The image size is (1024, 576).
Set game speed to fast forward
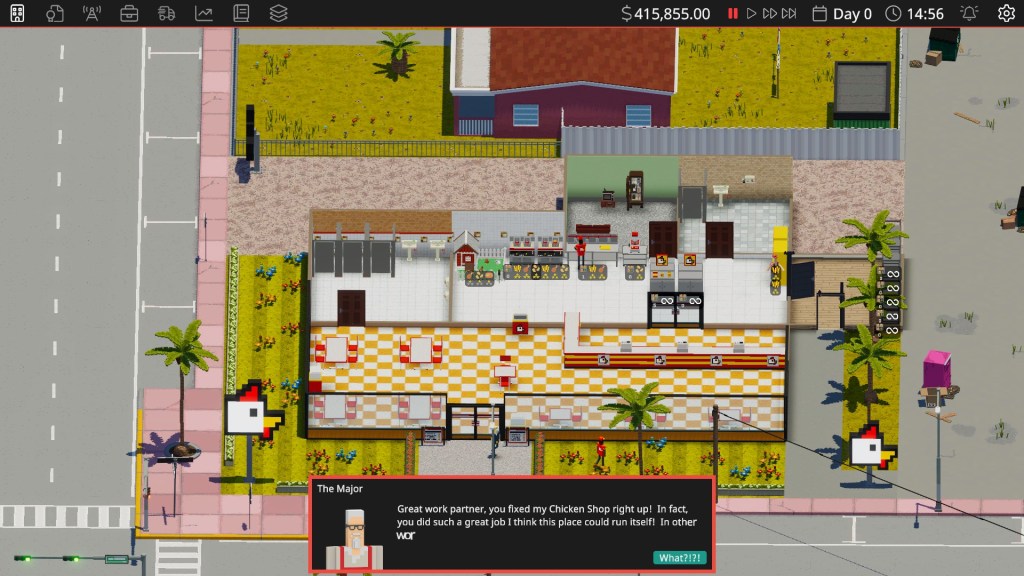click(769, 13)
